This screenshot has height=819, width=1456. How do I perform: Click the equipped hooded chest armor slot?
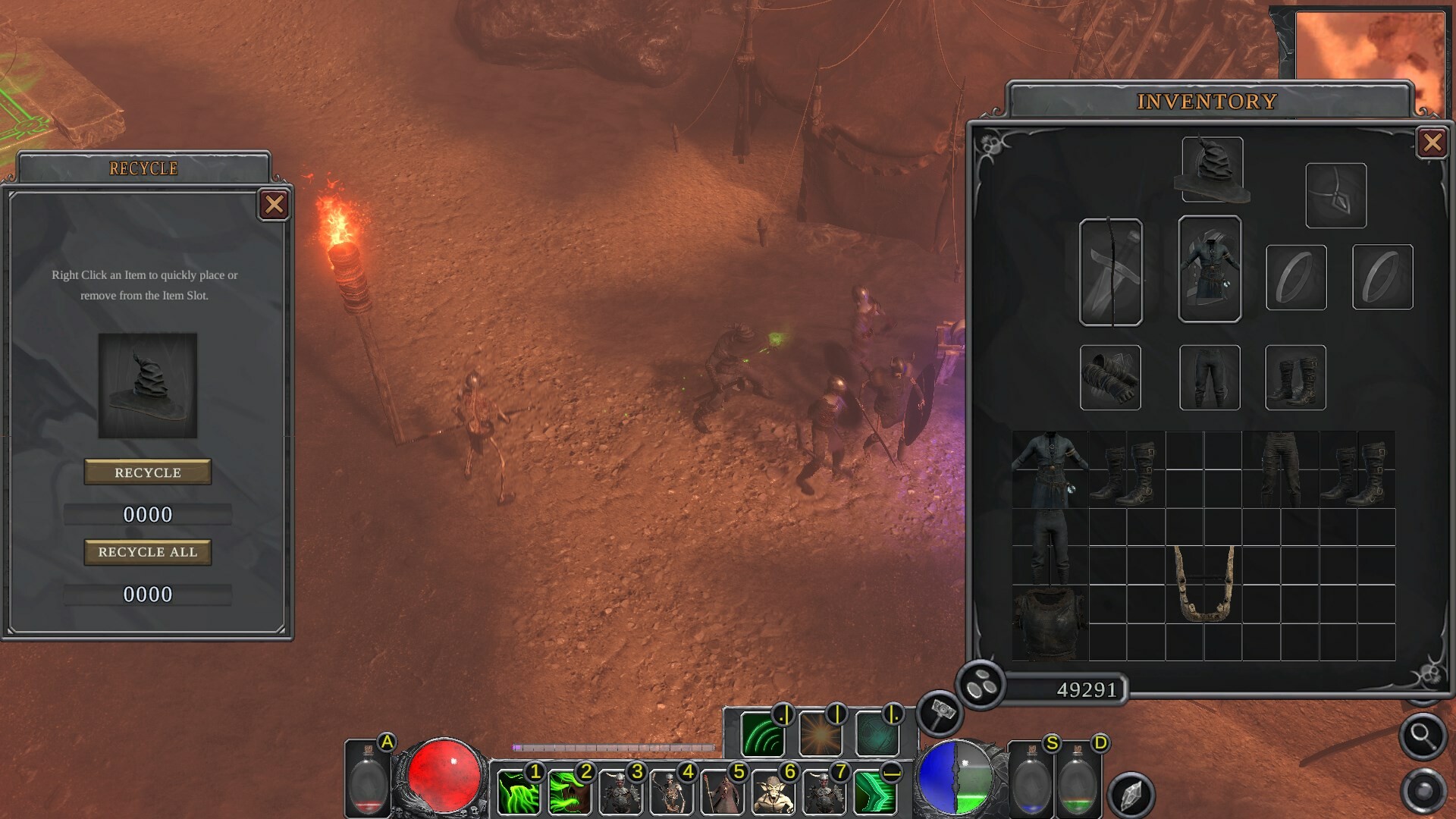click(1210, 269)
